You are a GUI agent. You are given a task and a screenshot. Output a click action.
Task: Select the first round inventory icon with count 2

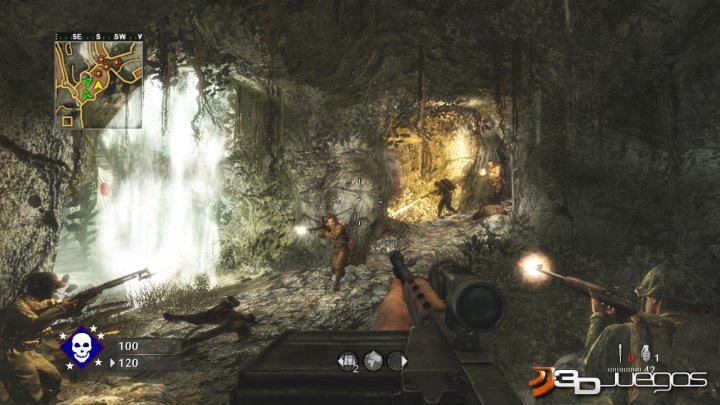click(x=350, y=359)
